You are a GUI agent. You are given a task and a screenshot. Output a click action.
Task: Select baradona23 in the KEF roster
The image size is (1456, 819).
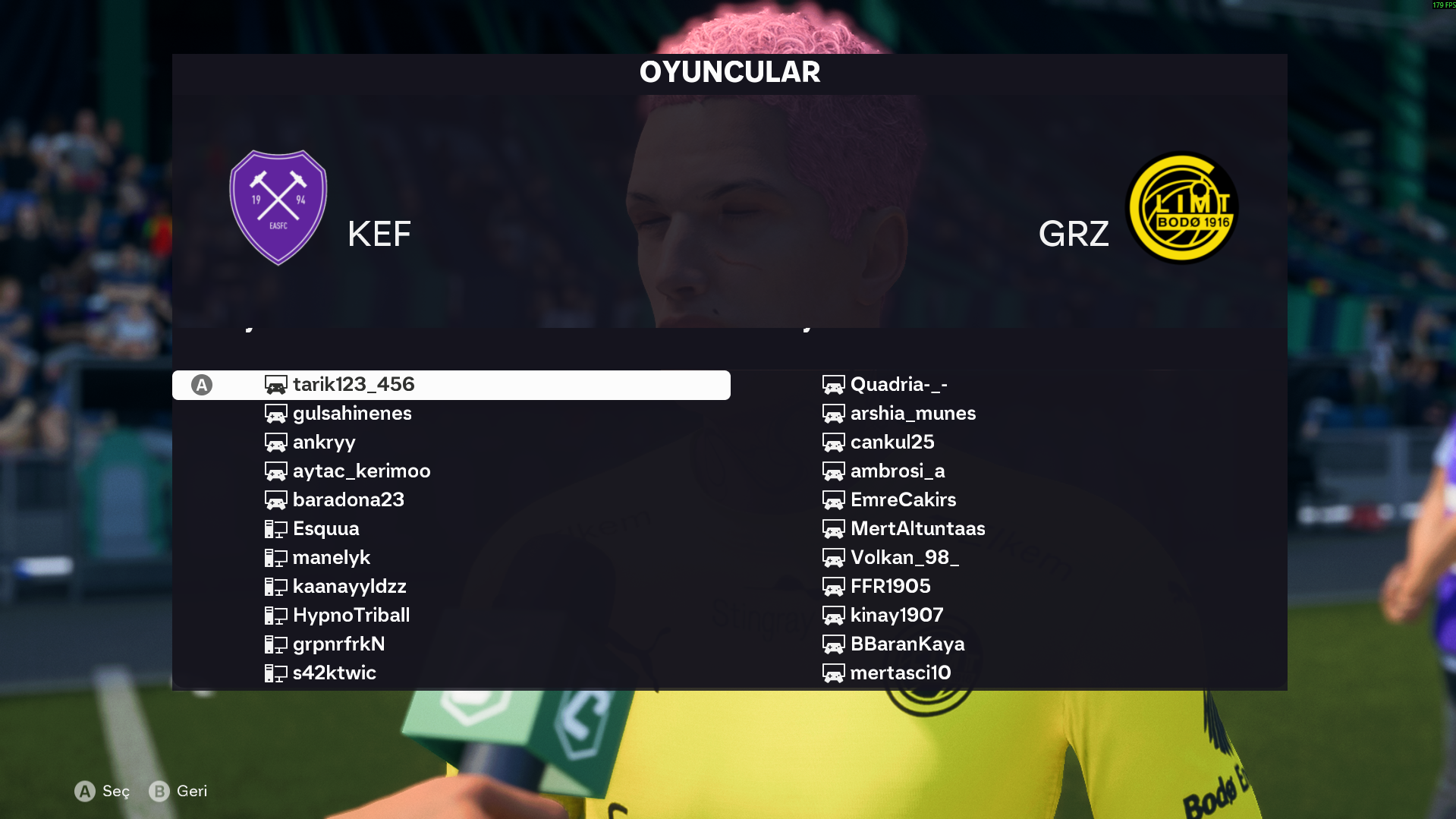[x=348, y=500]
